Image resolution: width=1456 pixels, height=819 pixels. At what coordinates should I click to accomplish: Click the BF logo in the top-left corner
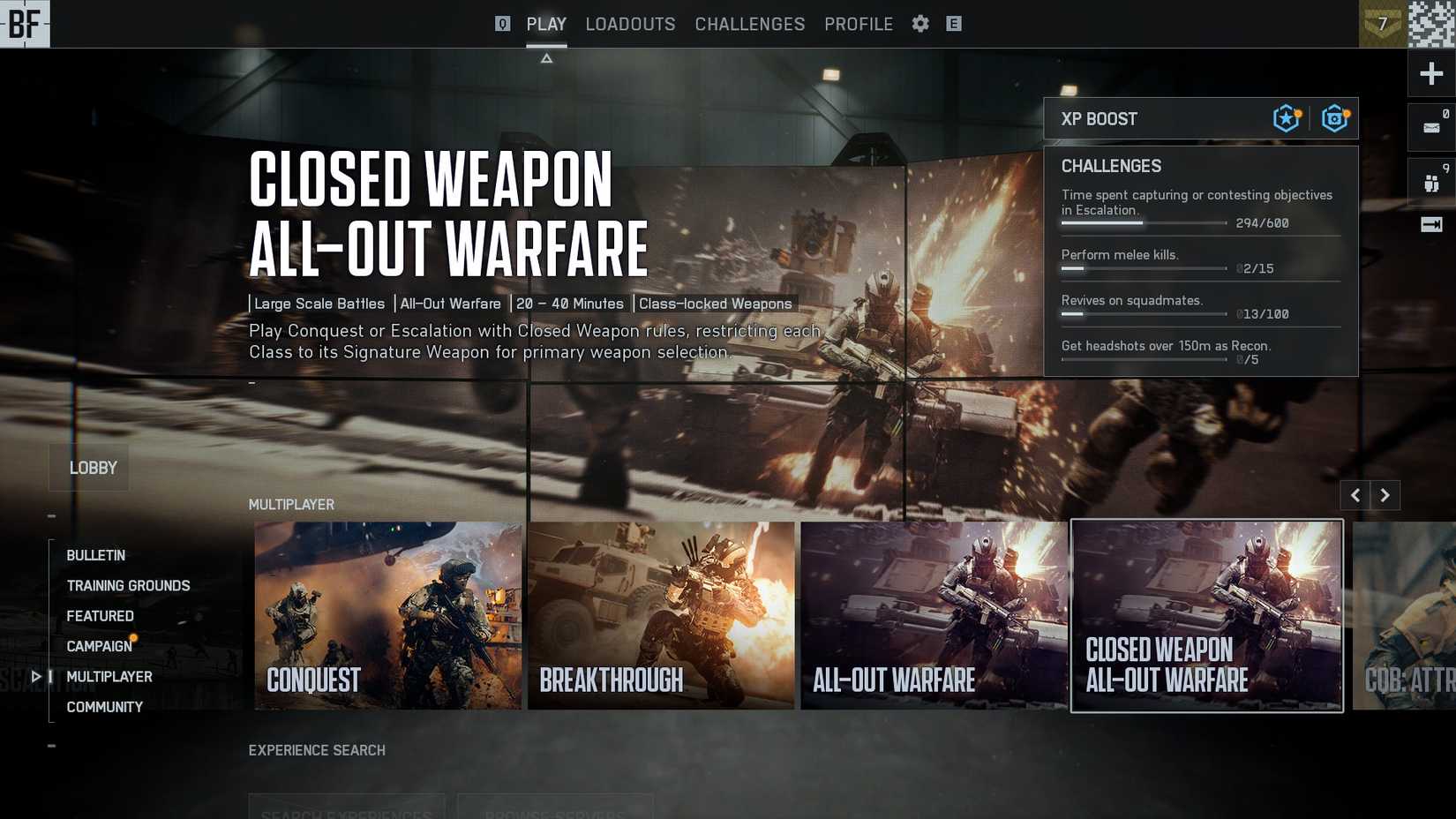tap(25, 24)
